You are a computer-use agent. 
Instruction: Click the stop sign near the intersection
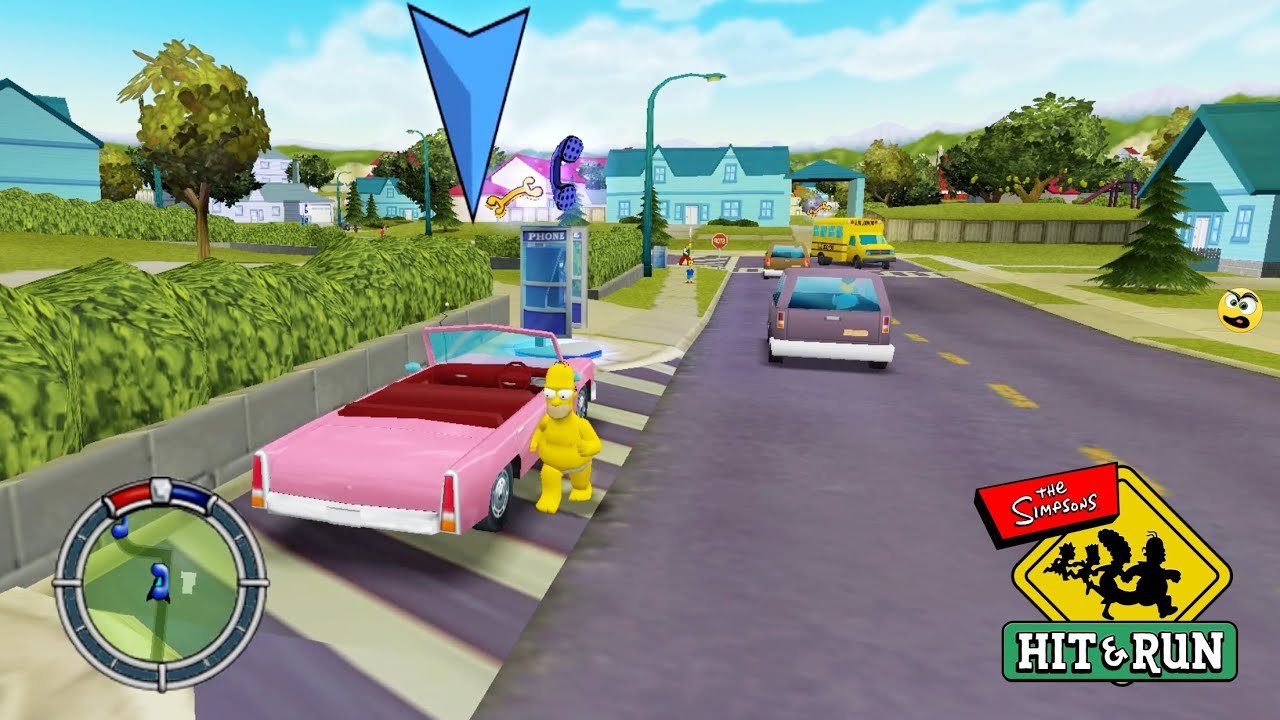(719, 242)
